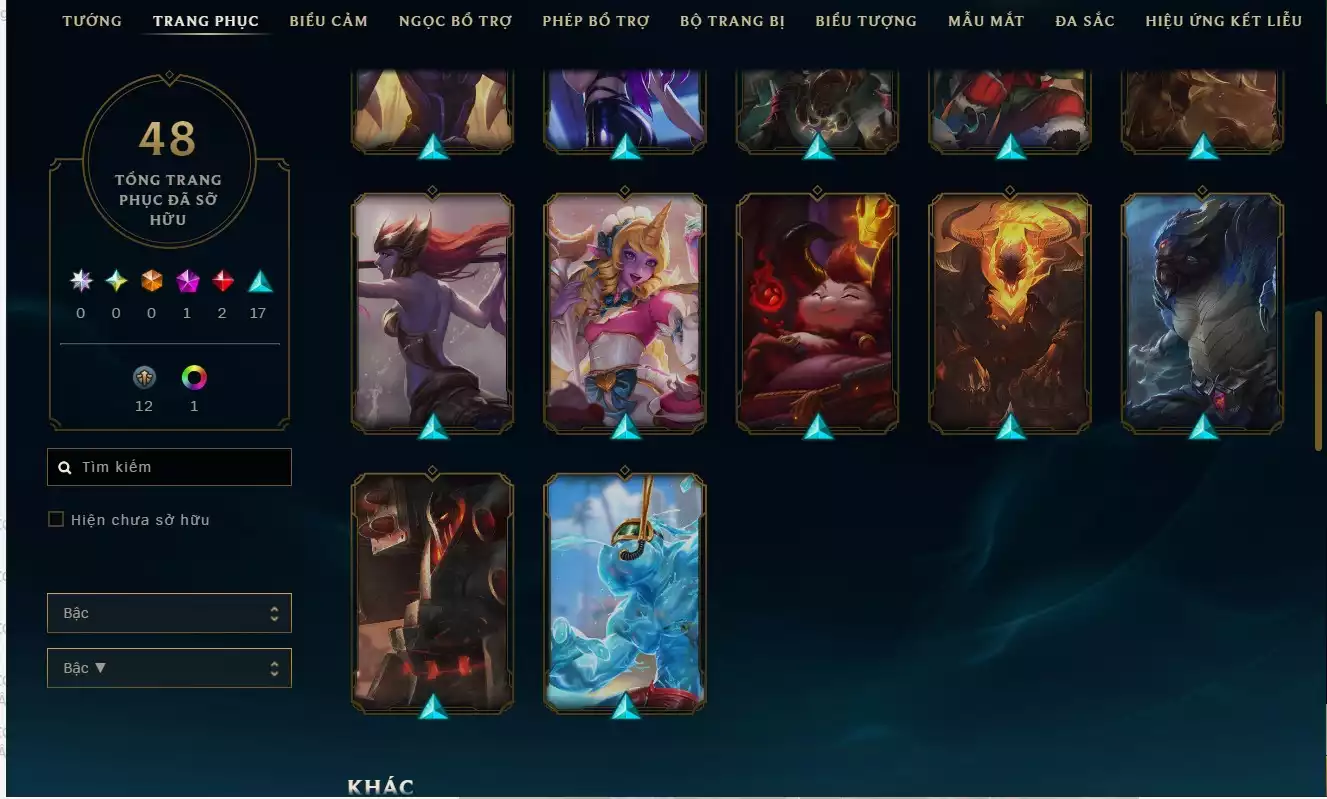The image size is (1327, 799).
Task: Open HIỆU ỨNG KẾT LIỄU section
Action: tap(1222, 20)
